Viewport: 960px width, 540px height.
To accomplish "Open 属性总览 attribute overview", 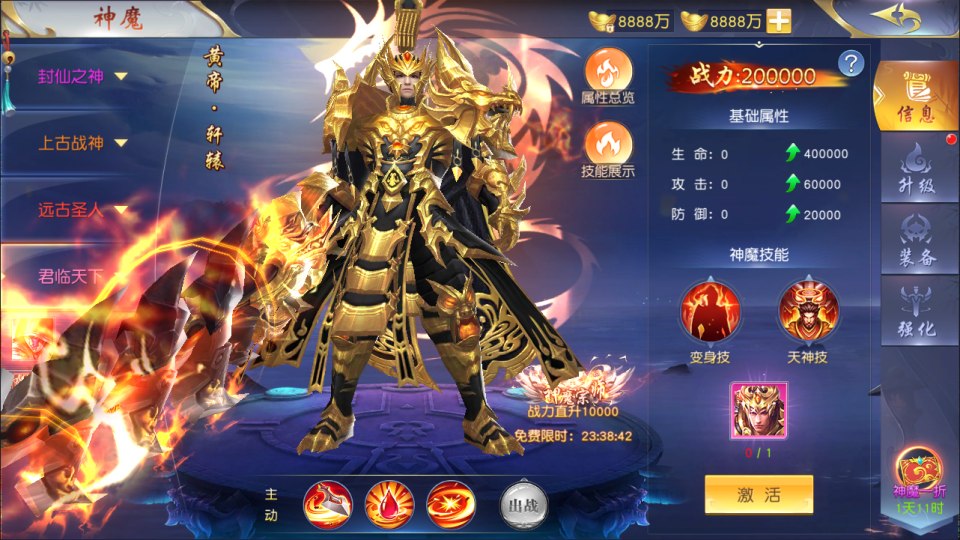I will 607,75.
